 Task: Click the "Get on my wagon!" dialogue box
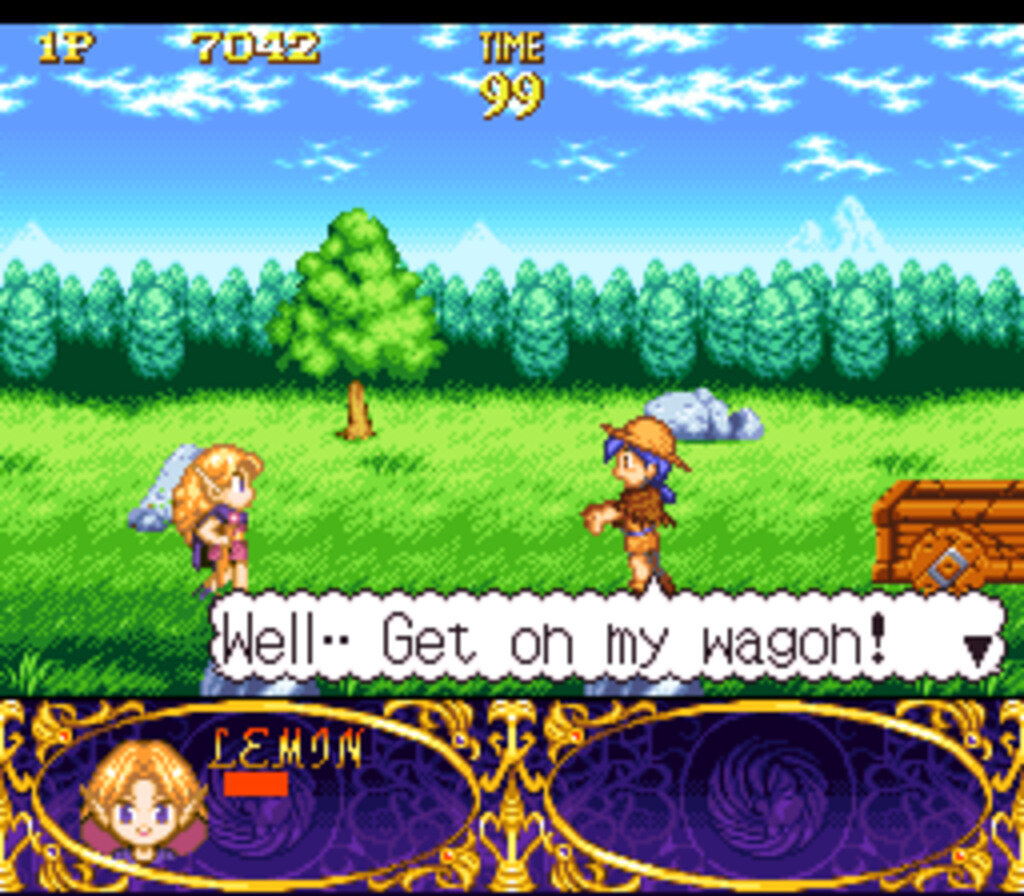600,640
